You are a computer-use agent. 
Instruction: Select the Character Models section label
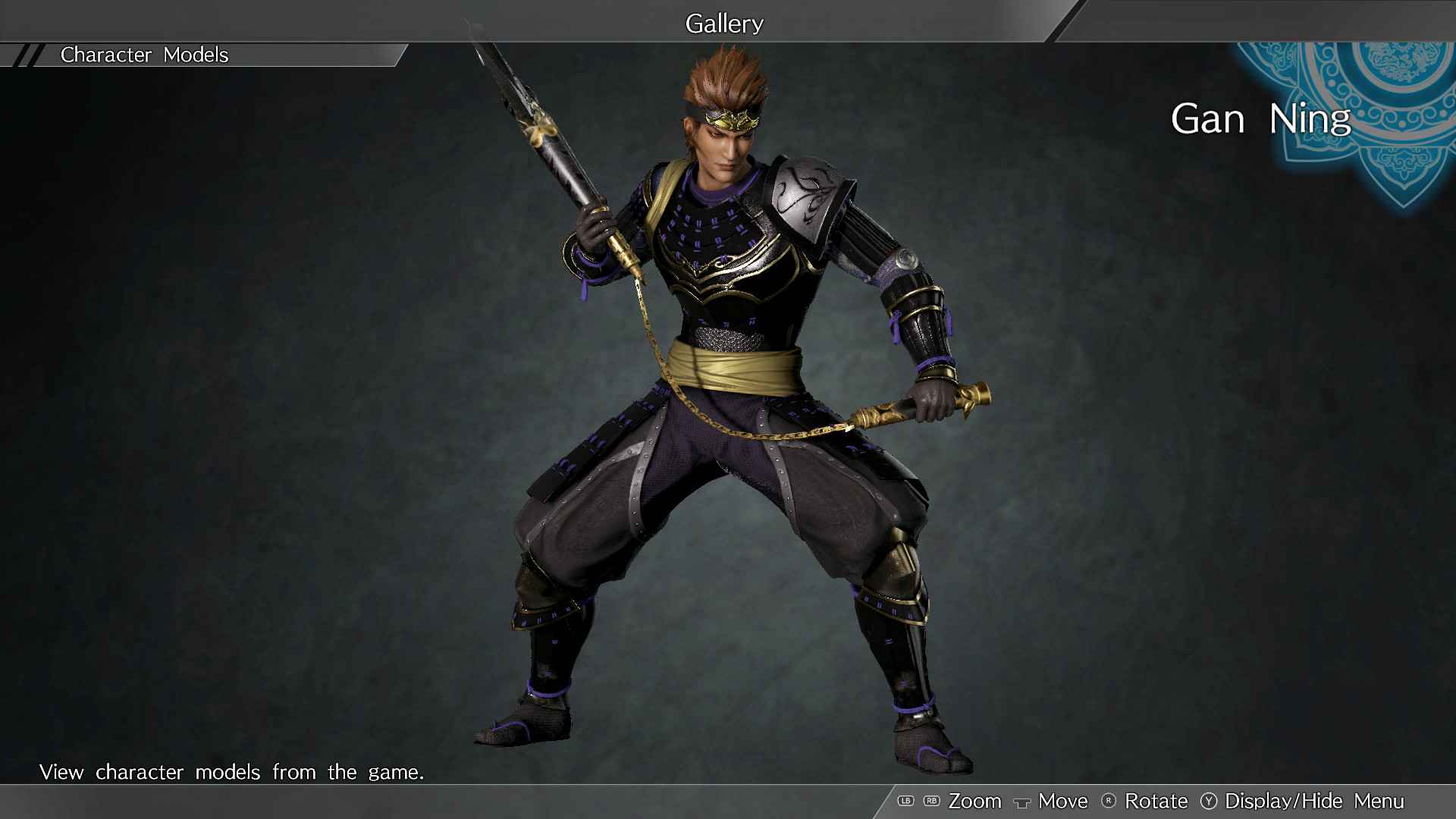pos(145,54)
